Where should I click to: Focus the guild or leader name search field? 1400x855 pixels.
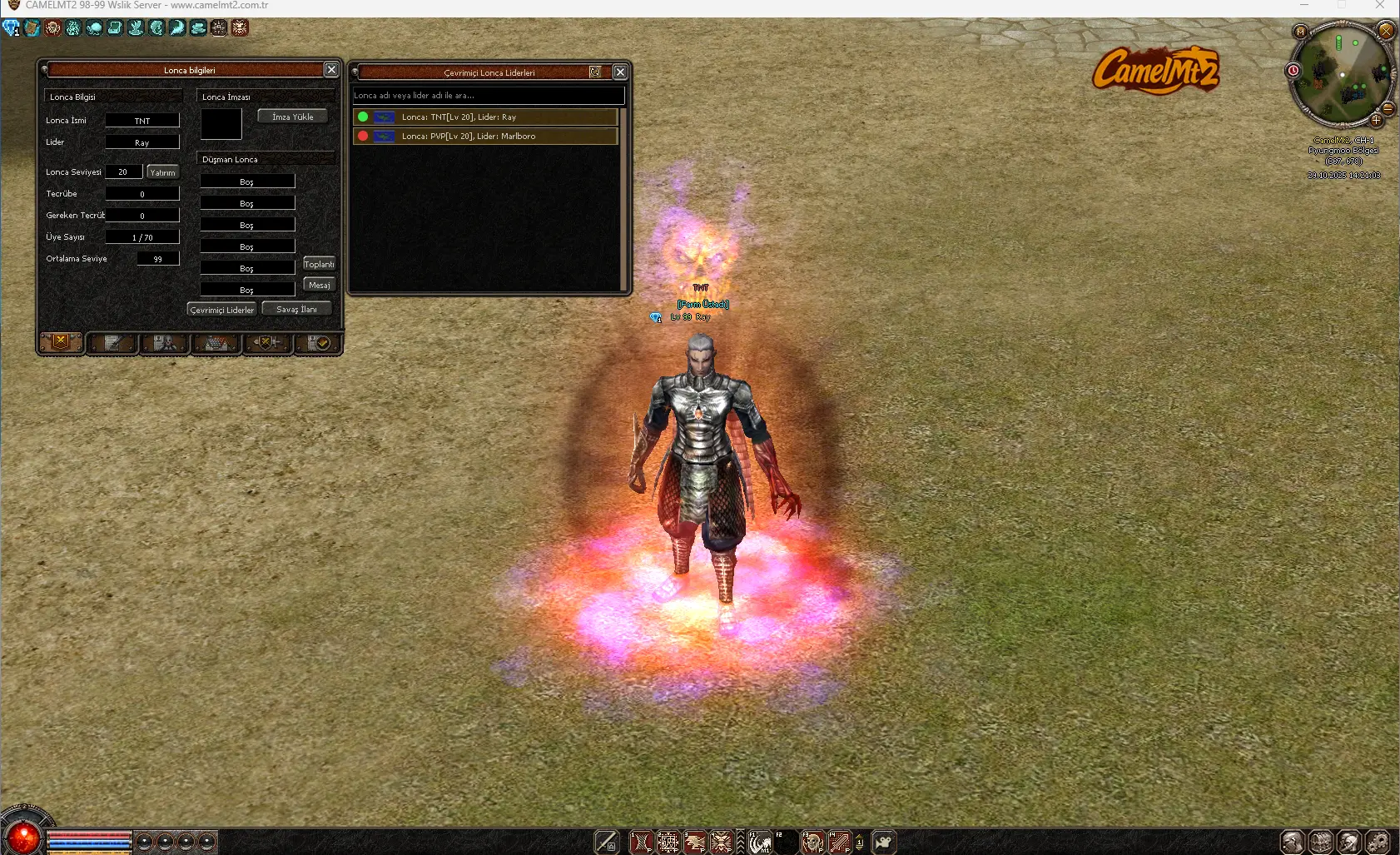tap(488, 96)
